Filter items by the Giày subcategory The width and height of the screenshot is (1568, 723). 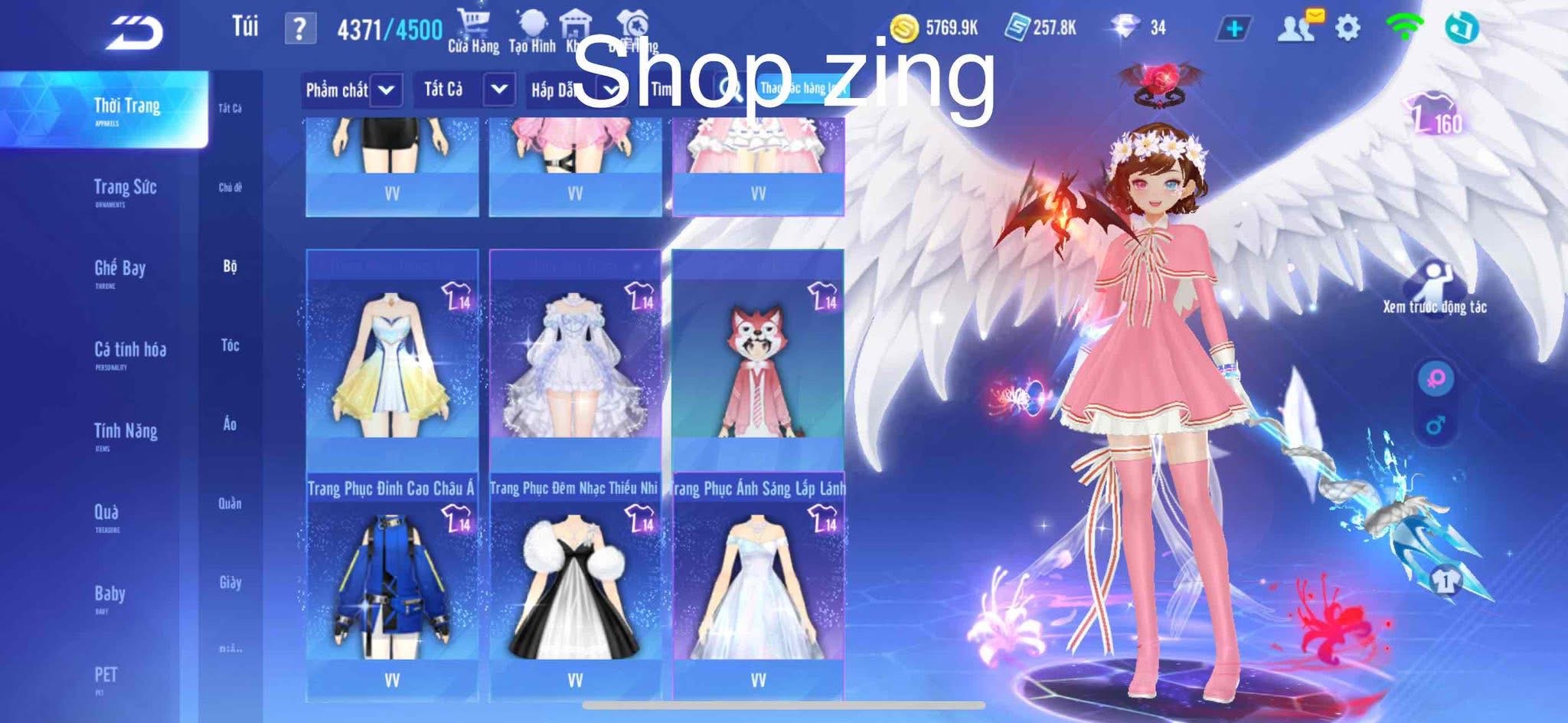[x=230, y=583]
